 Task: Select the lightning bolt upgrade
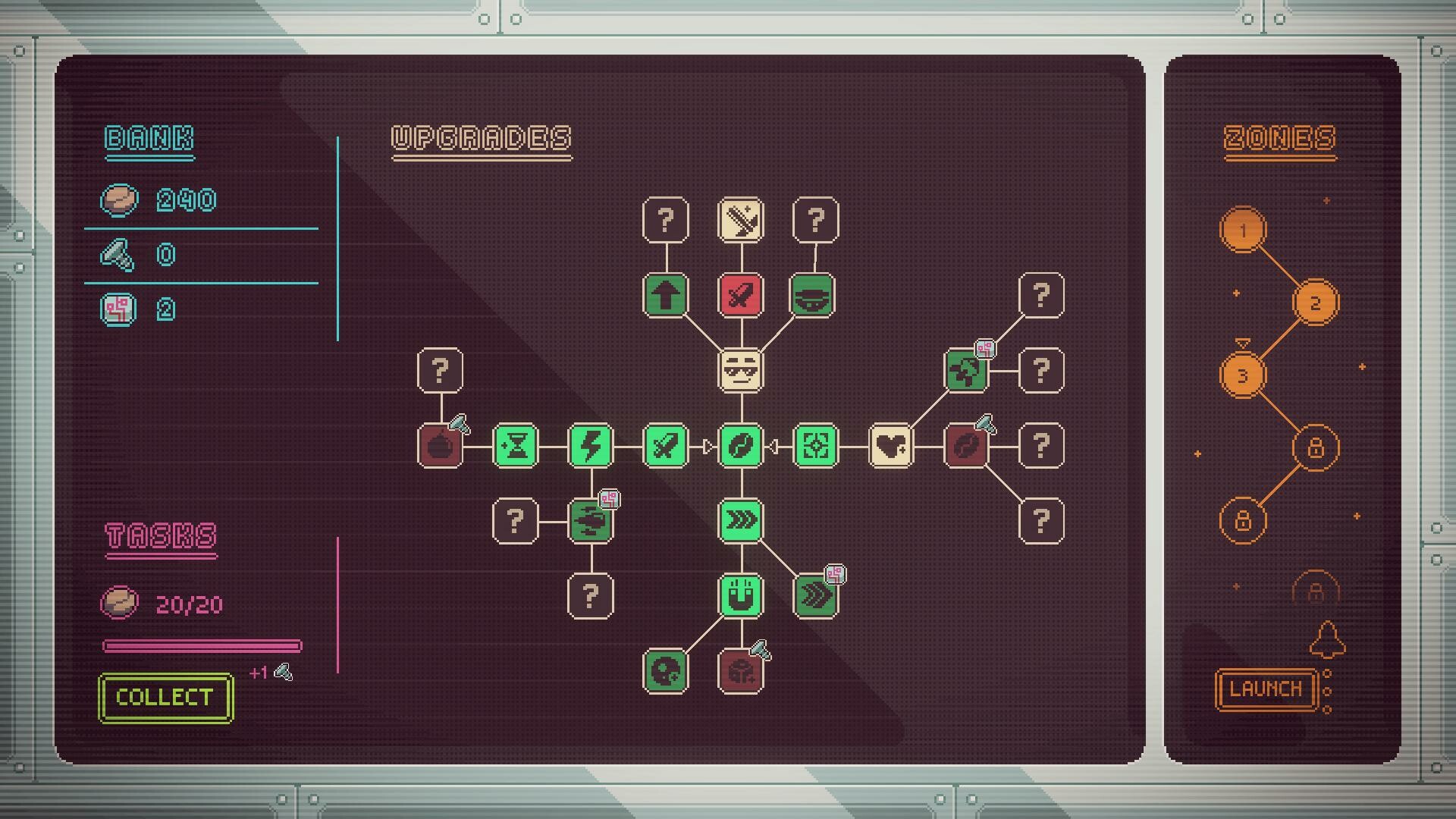tap(591, 446)
